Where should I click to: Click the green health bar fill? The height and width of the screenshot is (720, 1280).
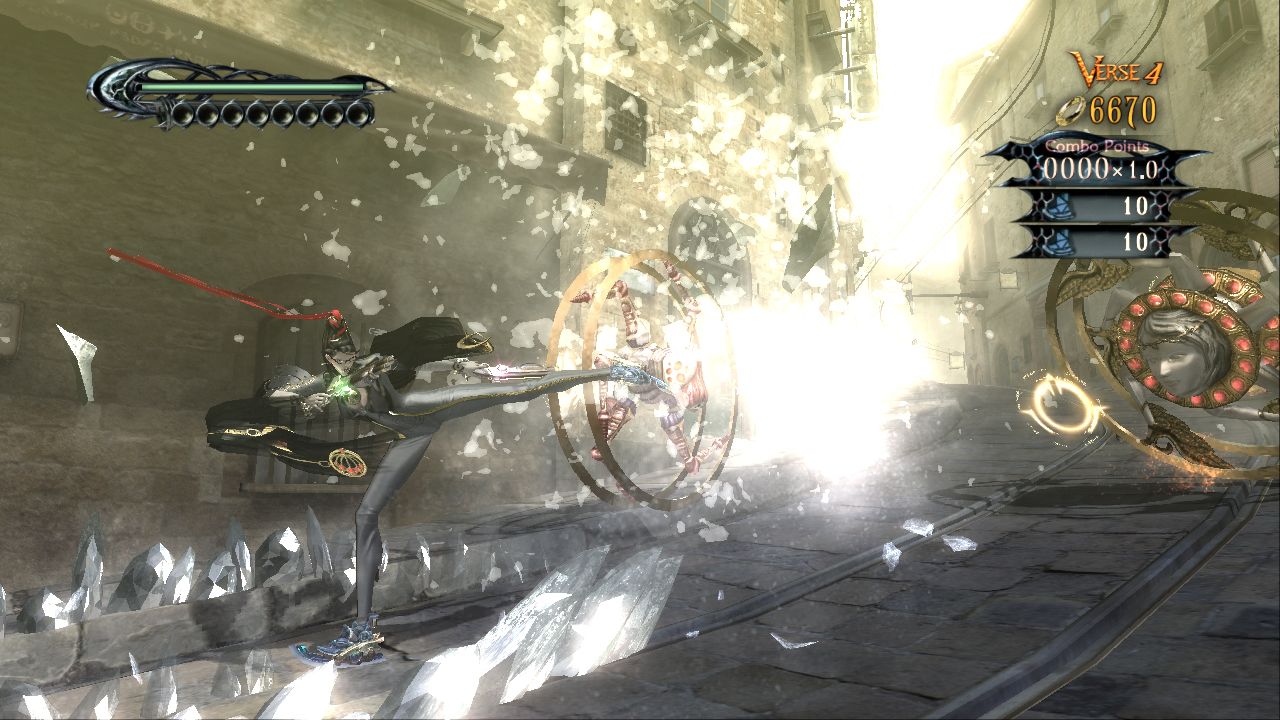pos(250,88)
